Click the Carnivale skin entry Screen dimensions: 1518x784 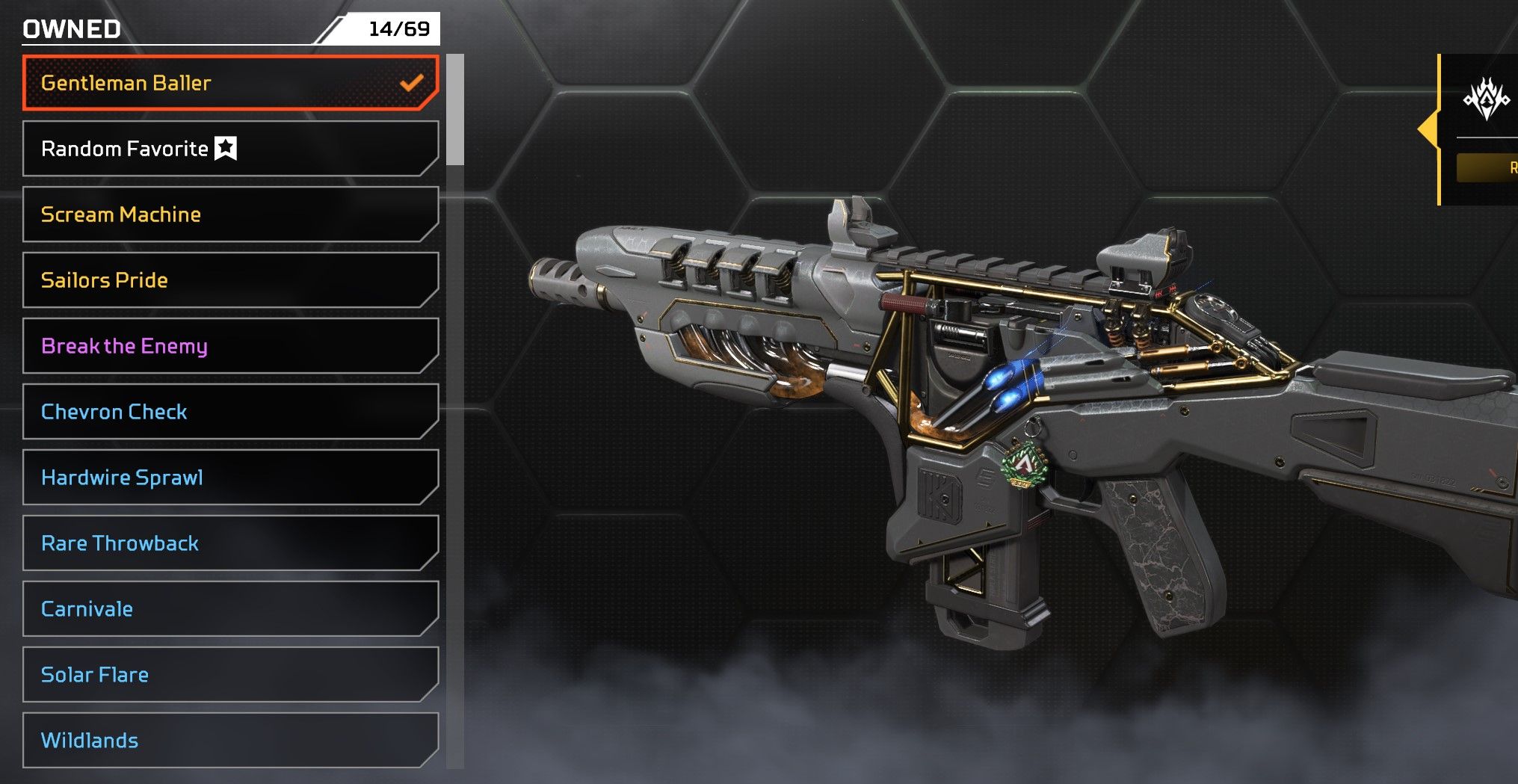(230, 609)
